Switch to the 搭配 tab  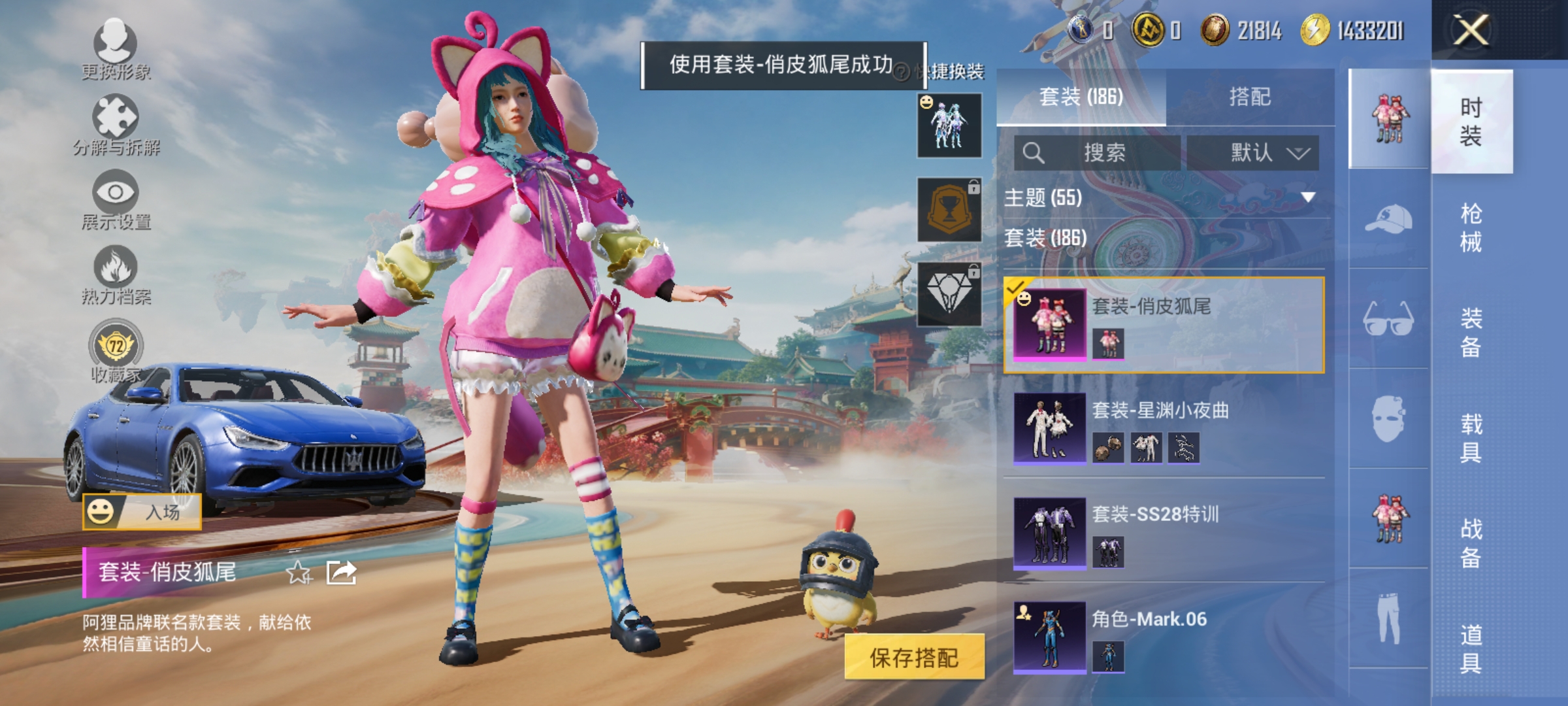[x=1252, y=97]
